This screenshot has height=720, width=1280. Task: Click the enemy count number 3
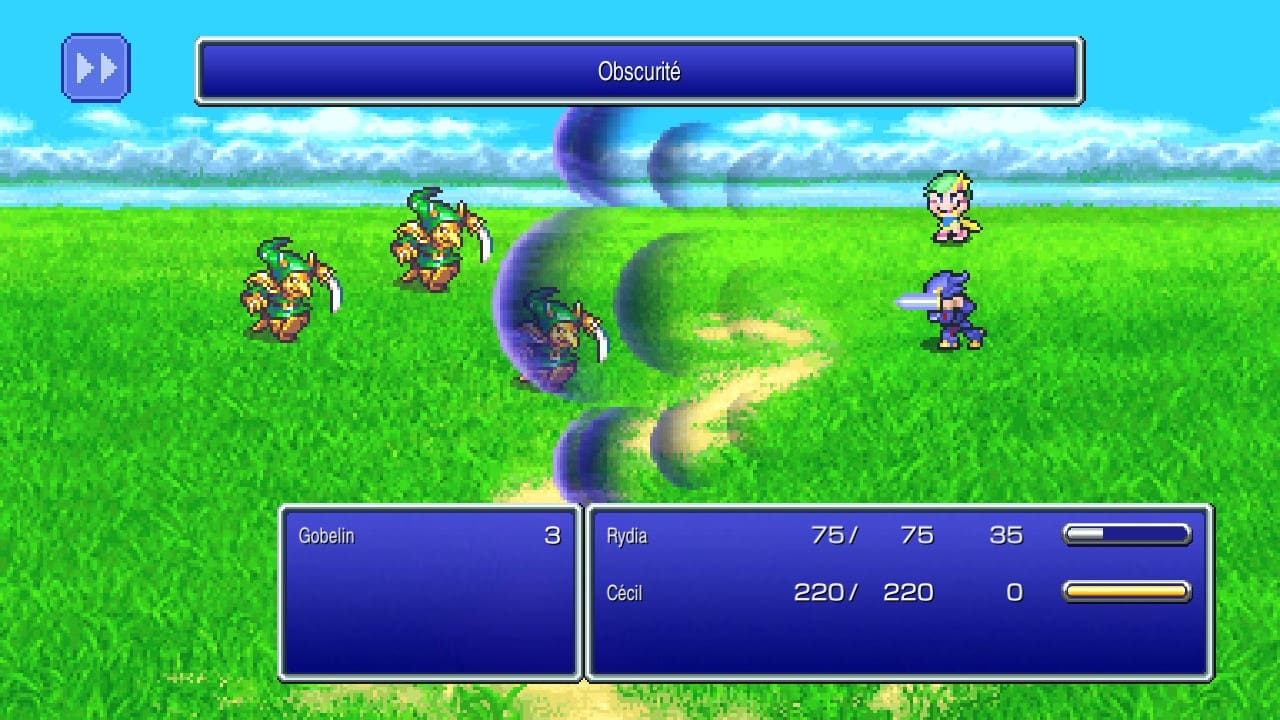(x=553, y=535)
